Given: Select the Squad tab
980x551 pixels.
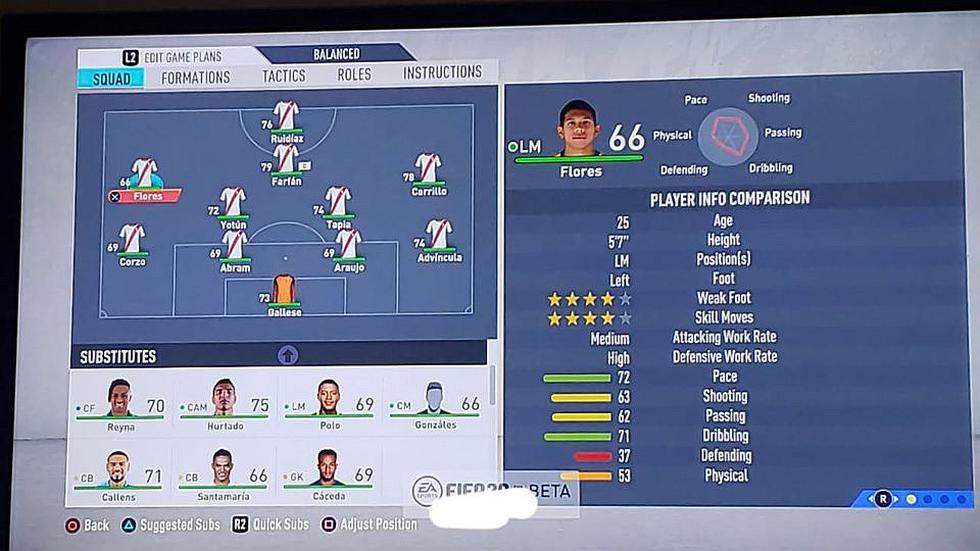Looking at the screenshot, I should tap(110, 78).
